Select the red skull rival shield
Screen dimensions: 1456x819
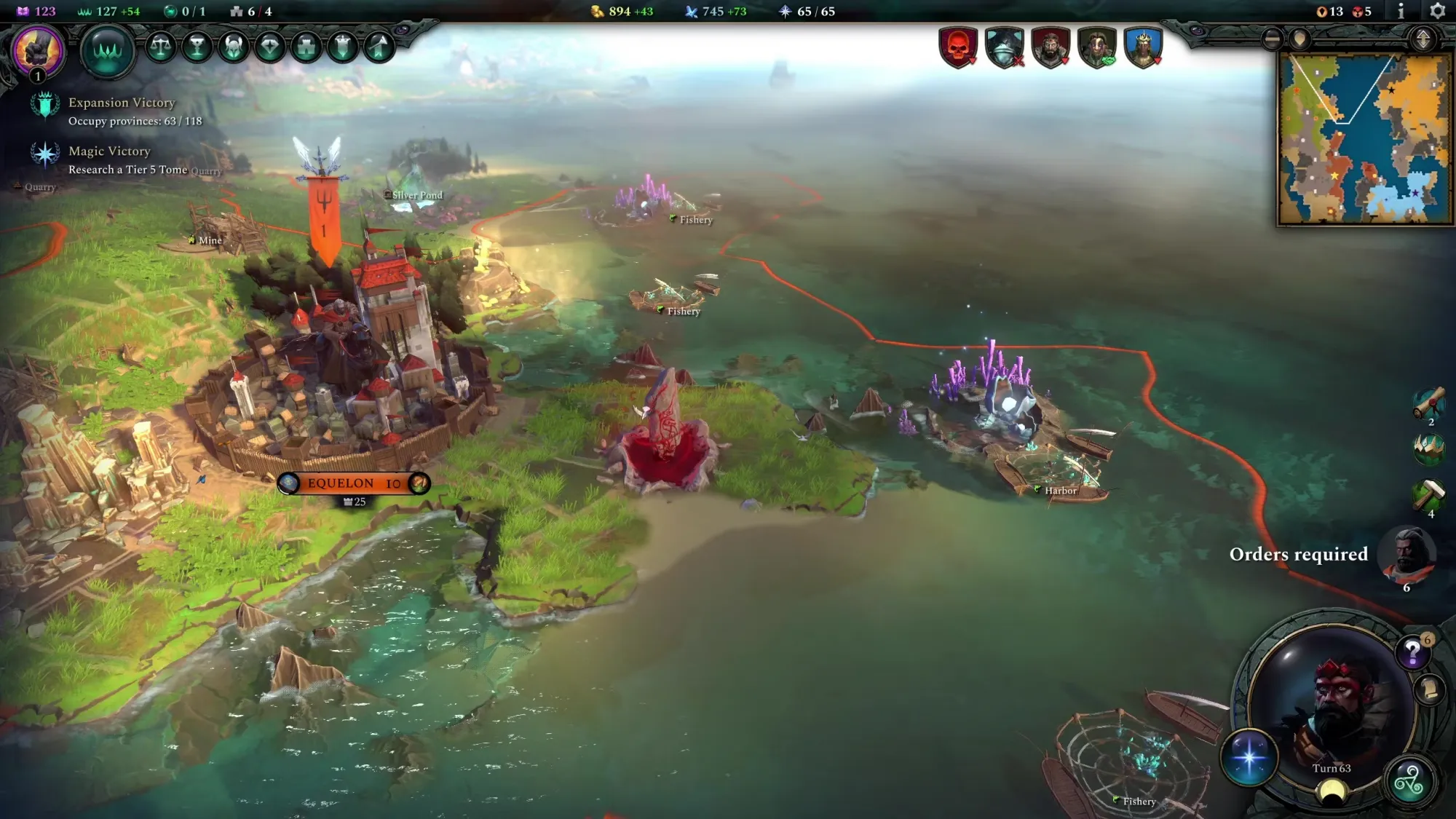tap(958, 48)
